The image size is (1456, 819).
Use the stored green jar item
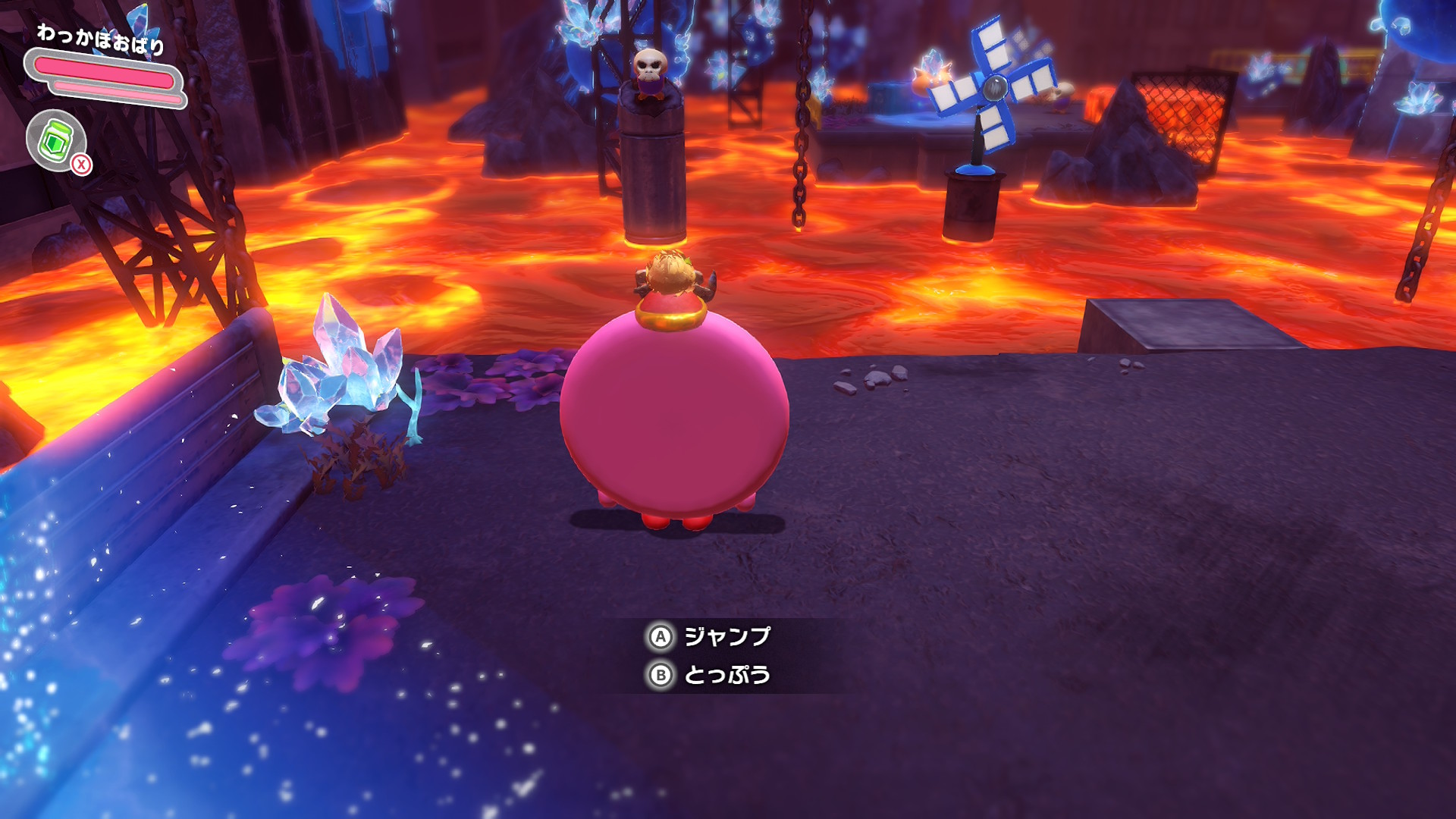pyautogui.click(x=56, y=141)
